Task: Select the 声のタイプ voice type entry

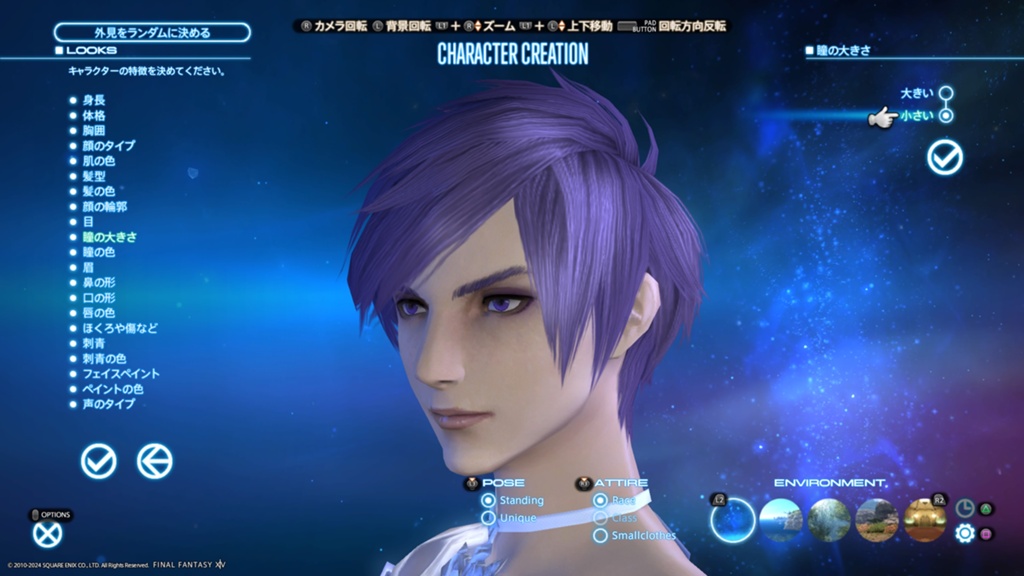Action: tap(108, 404)
